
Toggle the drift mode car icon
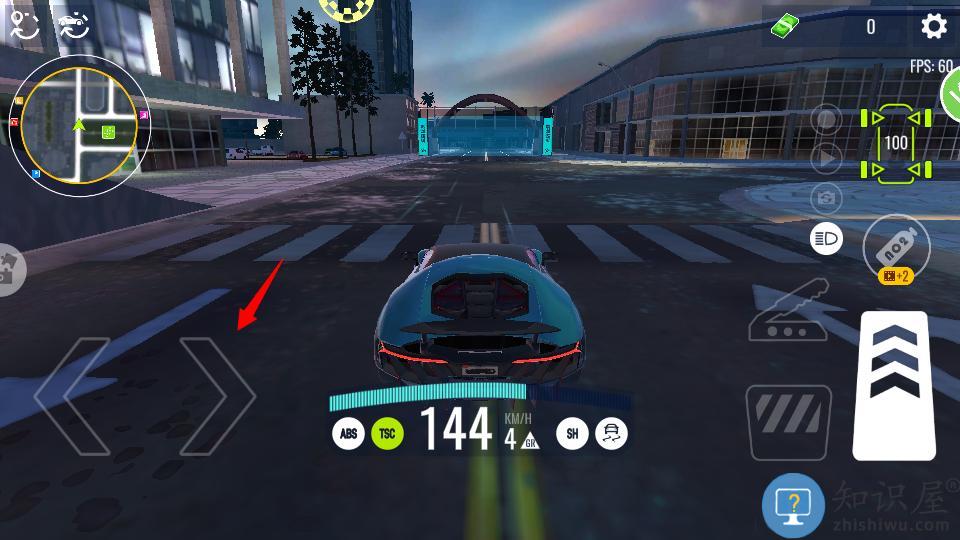click(x=610, y=433)
